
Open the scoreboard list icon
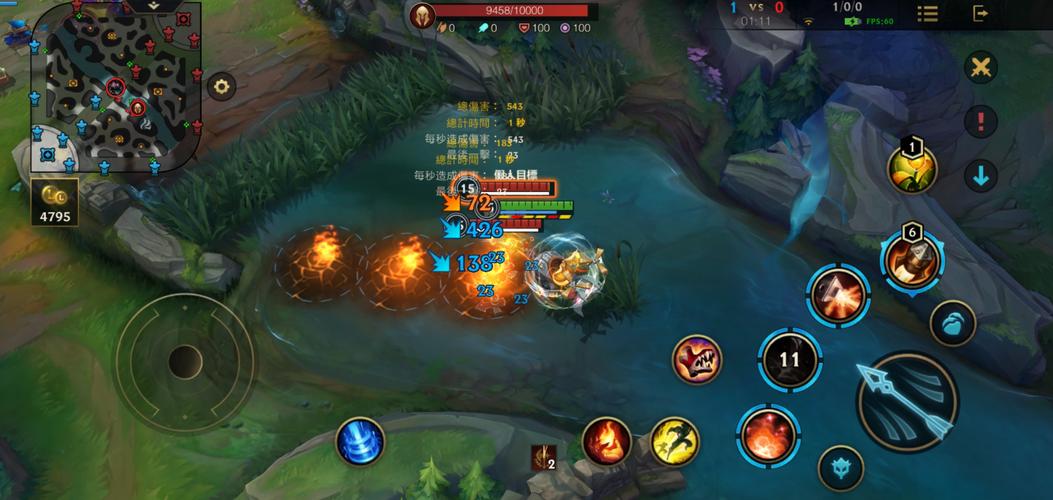pyautogui.click(x=928, y=13)
